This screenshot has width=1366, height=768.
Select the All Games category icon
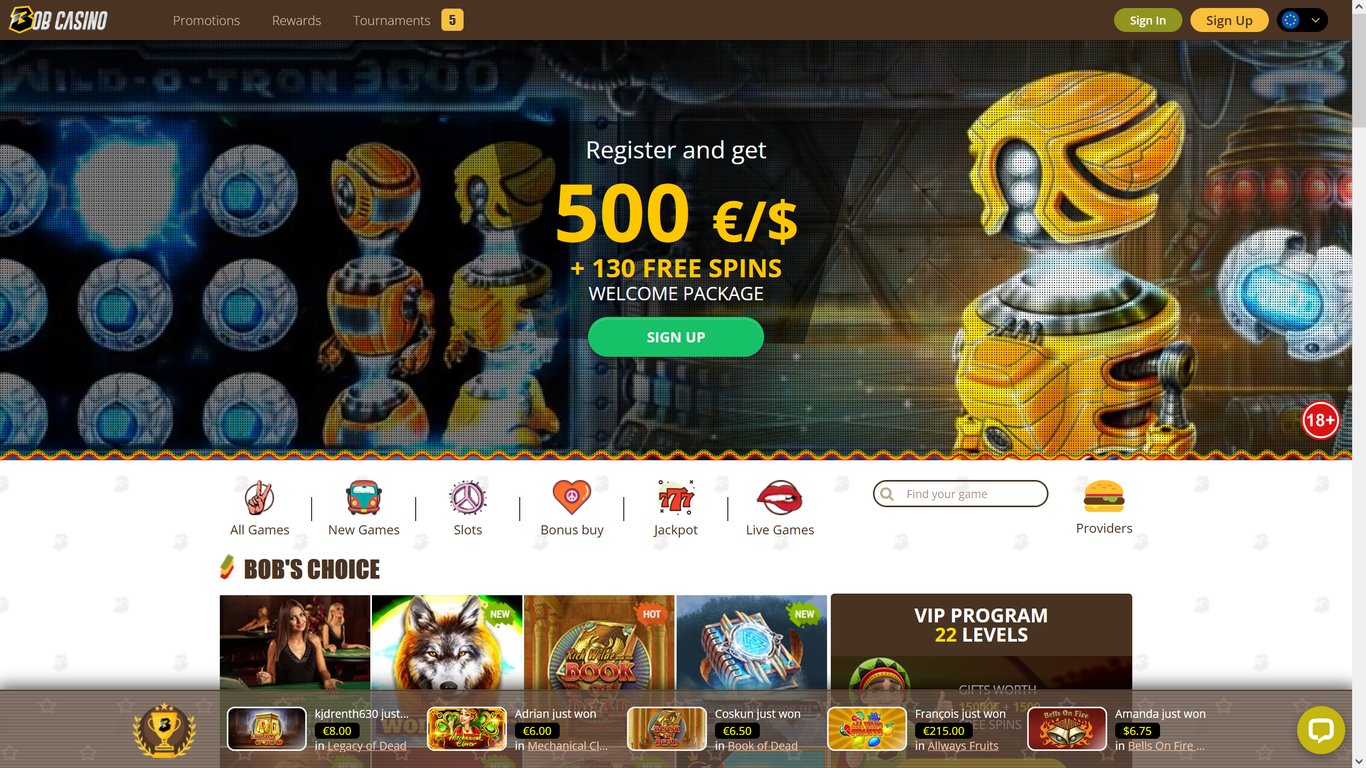coord(259,500)
